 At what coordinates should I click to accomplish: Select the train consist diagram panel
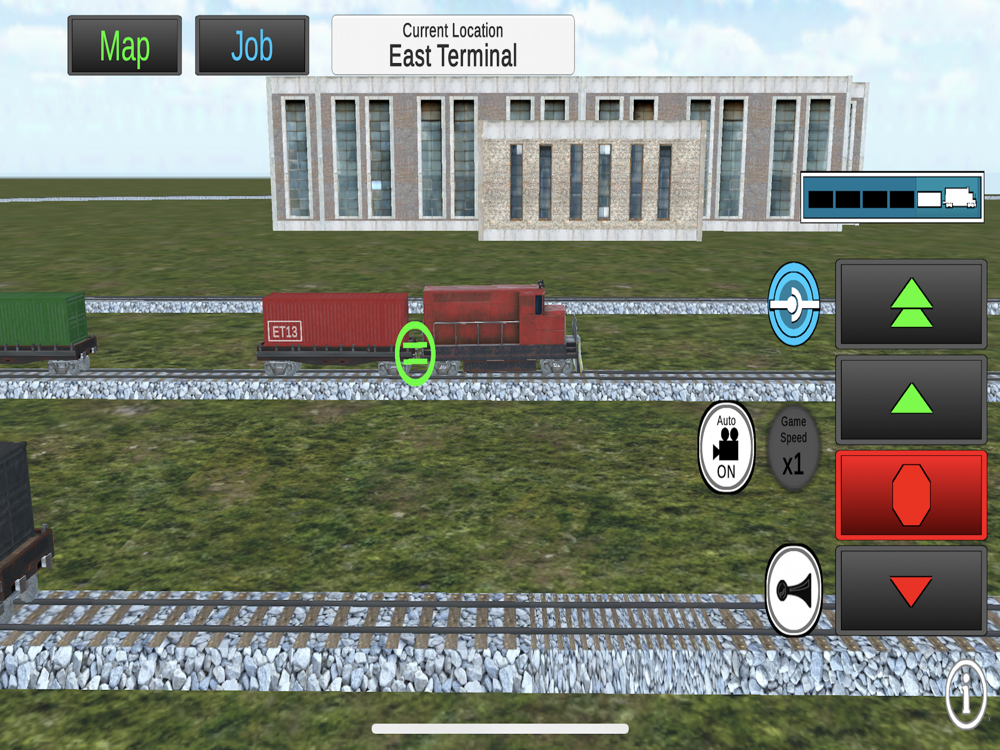click(x=892, y=197)
